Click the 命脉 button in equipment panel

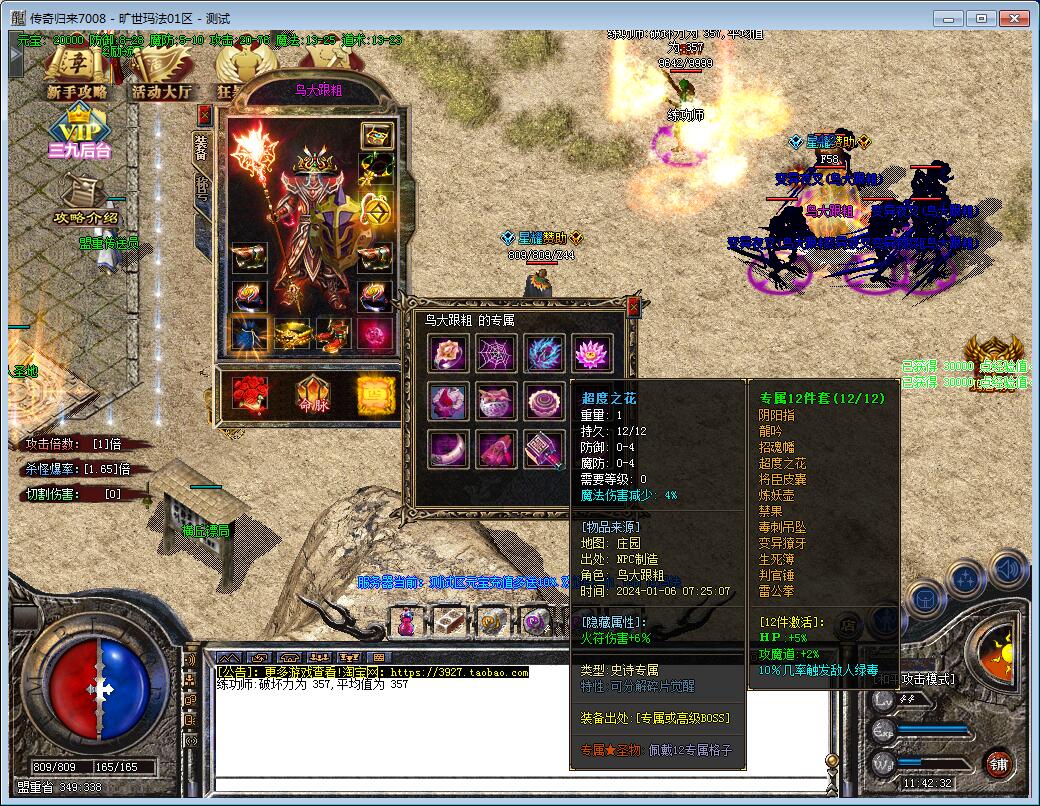(313, 394)
